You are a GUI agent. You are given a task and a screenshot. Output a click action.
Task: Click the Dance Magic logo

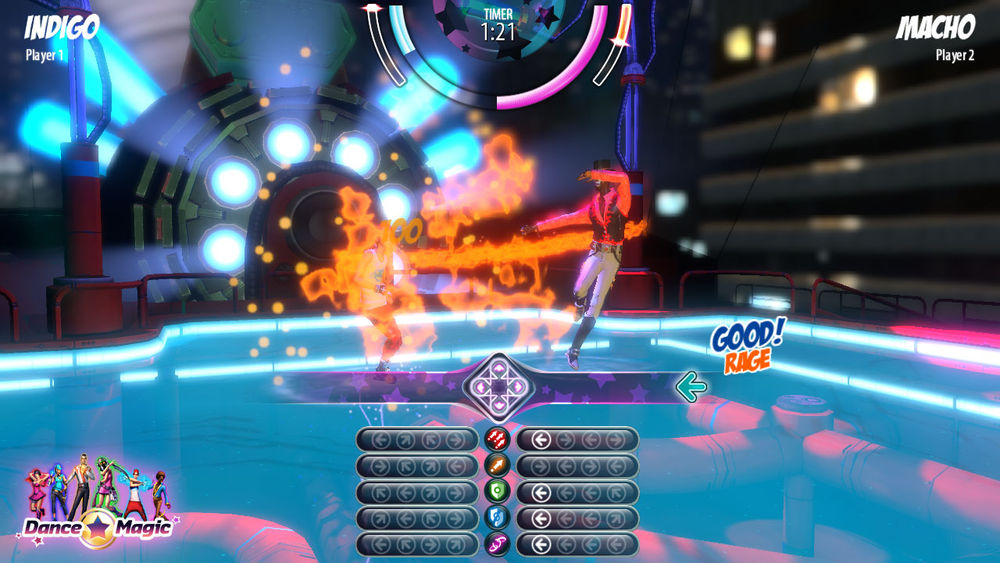pyautogui.click(x=97, y=523)
